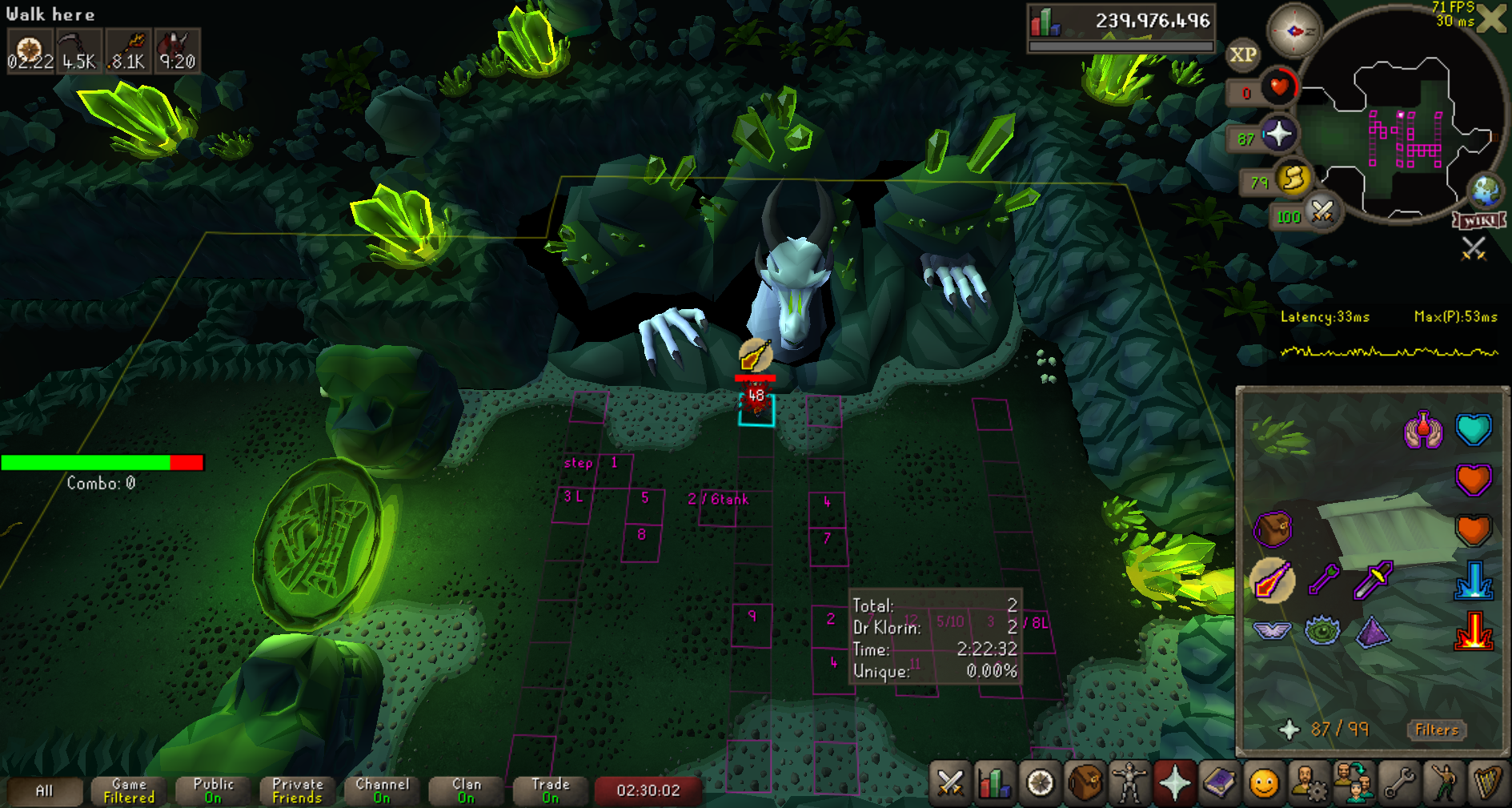Toggle the XP drops orb
This screenshot has height=808, width=1512.
(1242, 55)
